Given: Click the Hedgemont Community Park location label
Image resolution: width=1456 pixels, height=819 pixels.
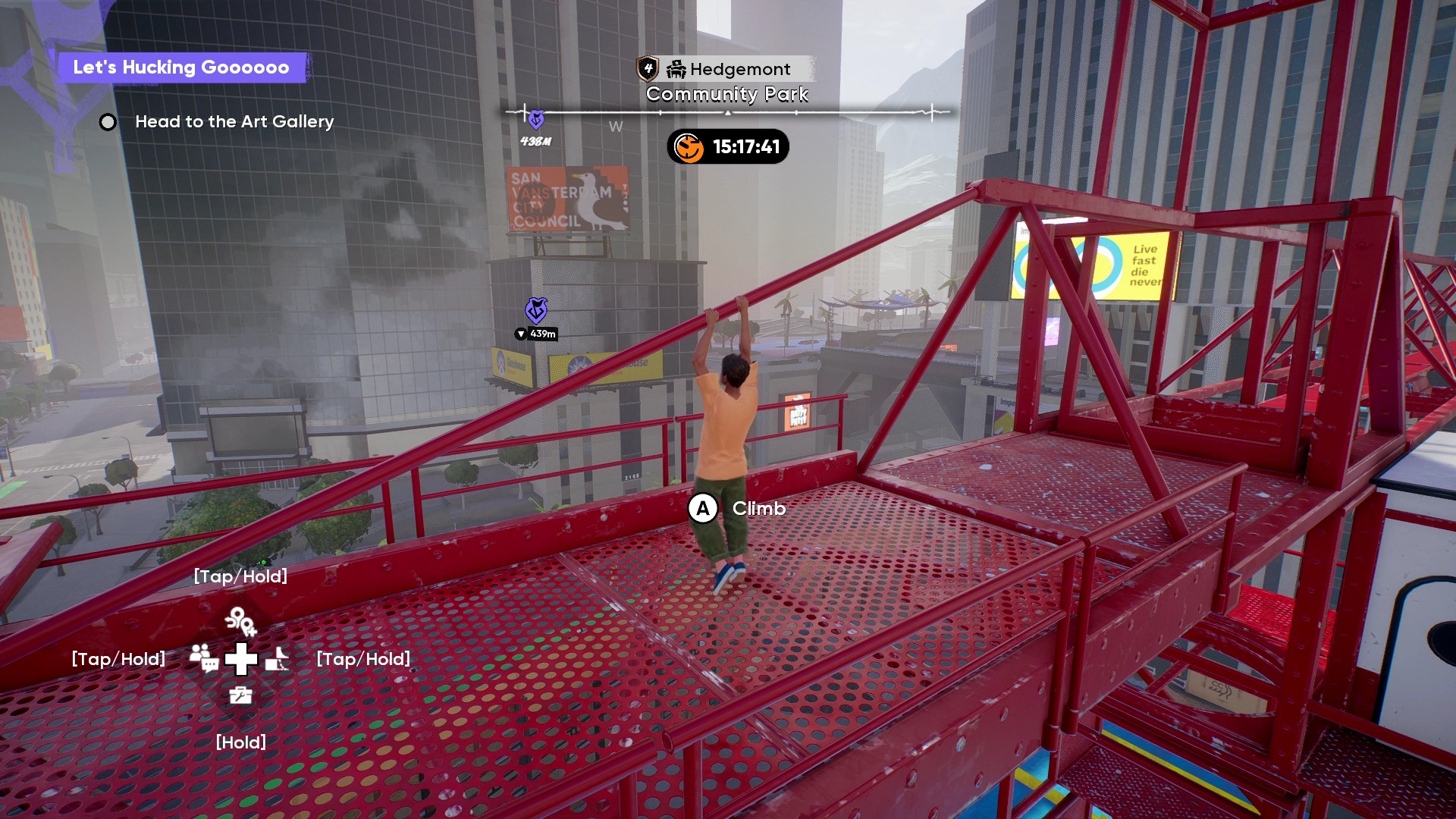Looking at the screenshot, I should coord(728,82).
